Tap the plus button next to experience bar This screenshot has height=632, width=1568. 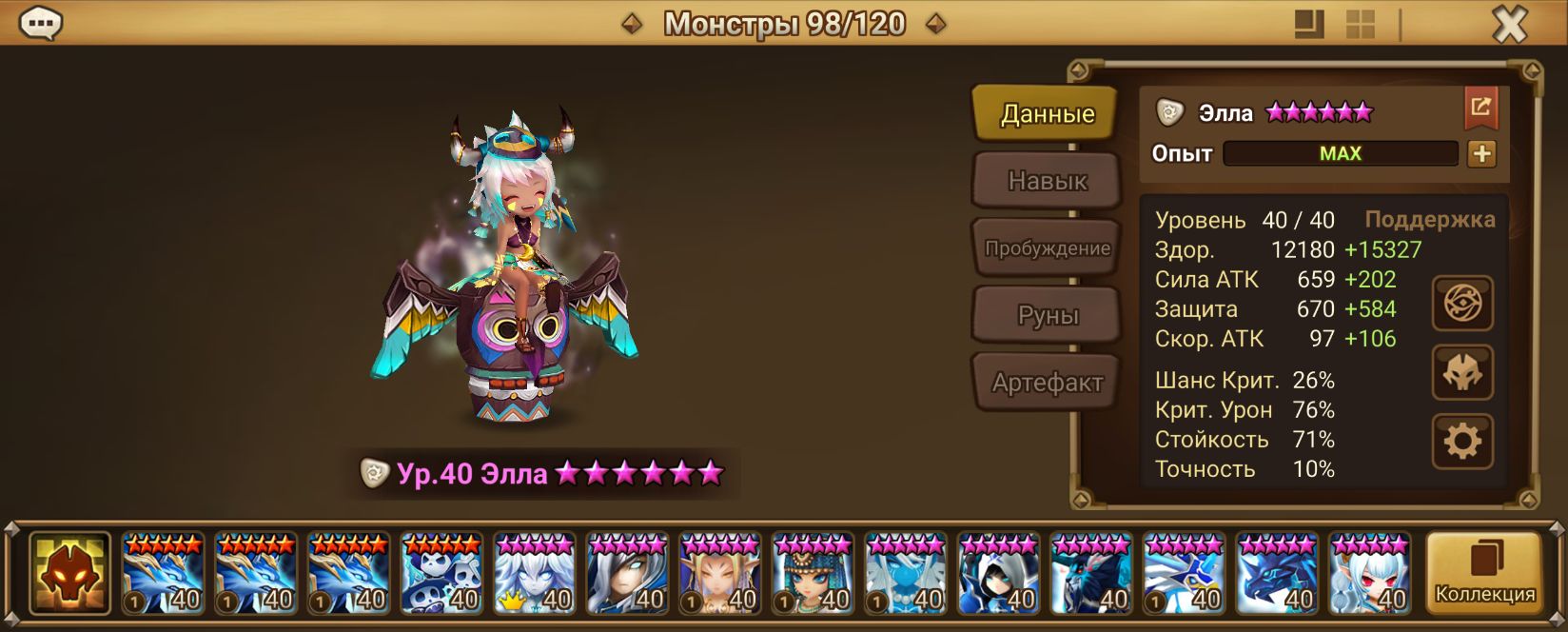pos(1481,153)
